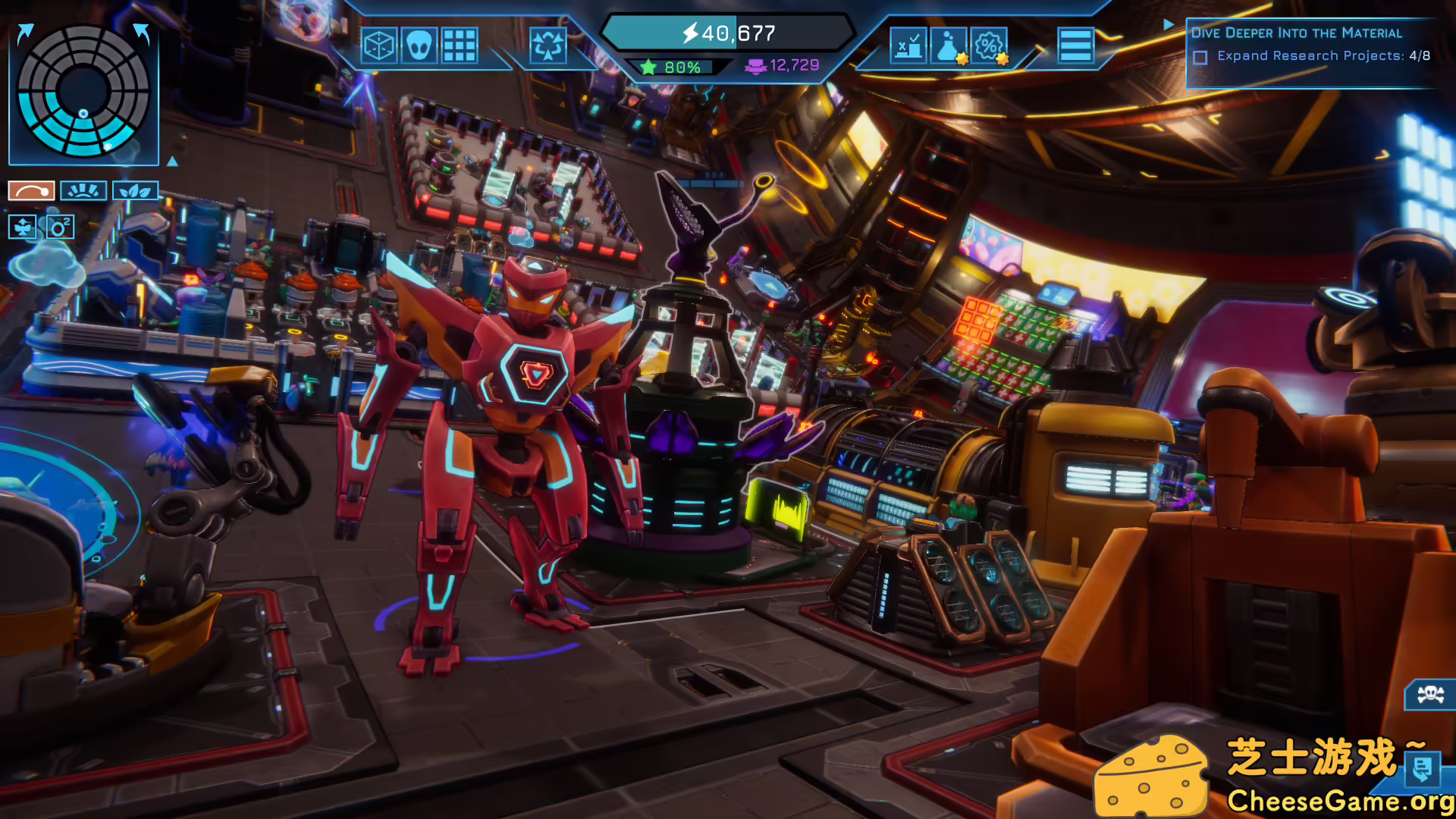Open the alien head menu
This screenshot has height=819, width=1456.
coord(419,46)
